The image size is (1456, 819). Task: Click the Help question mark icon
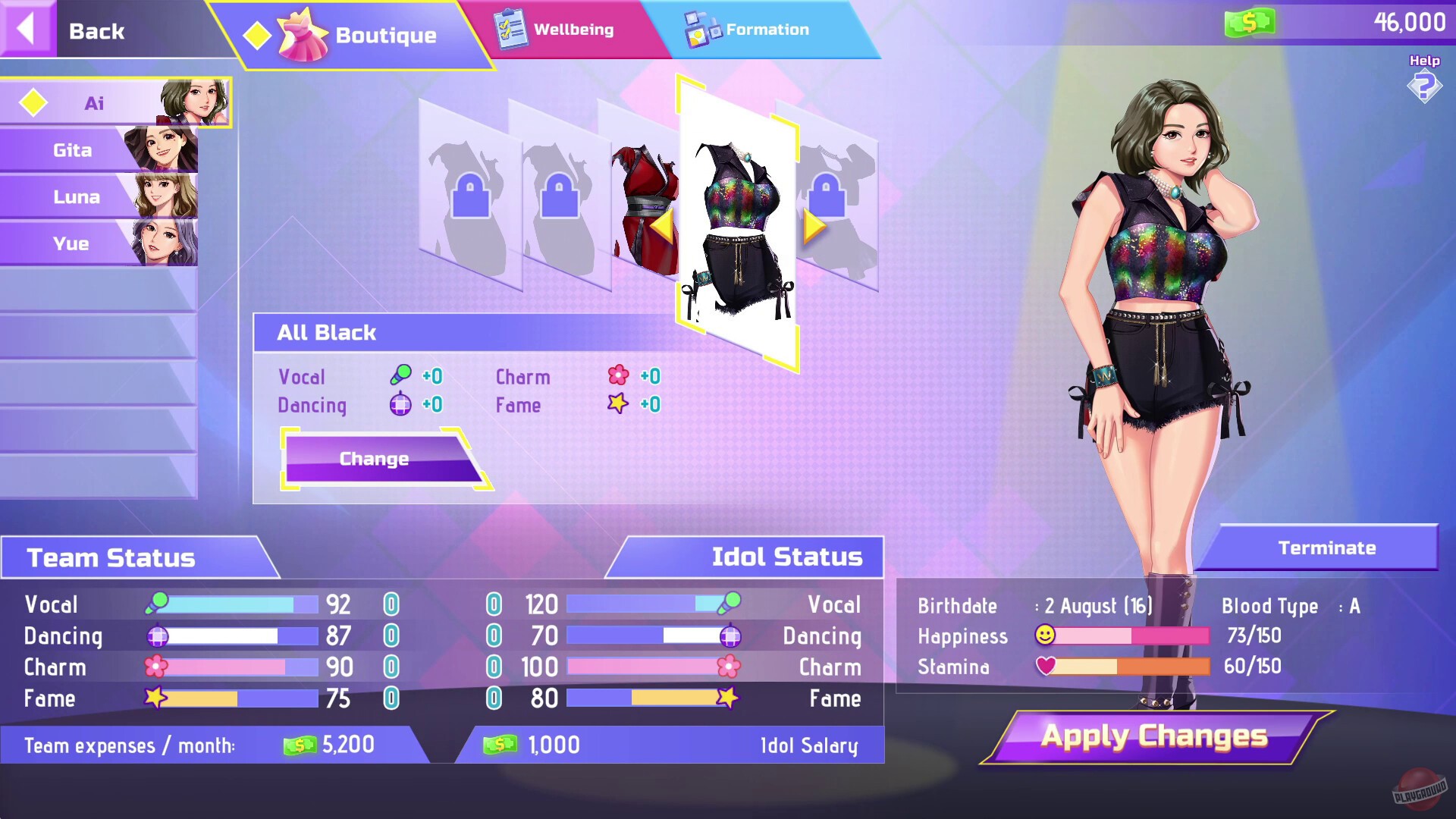pyautogui.click(x=1423, y=86)
